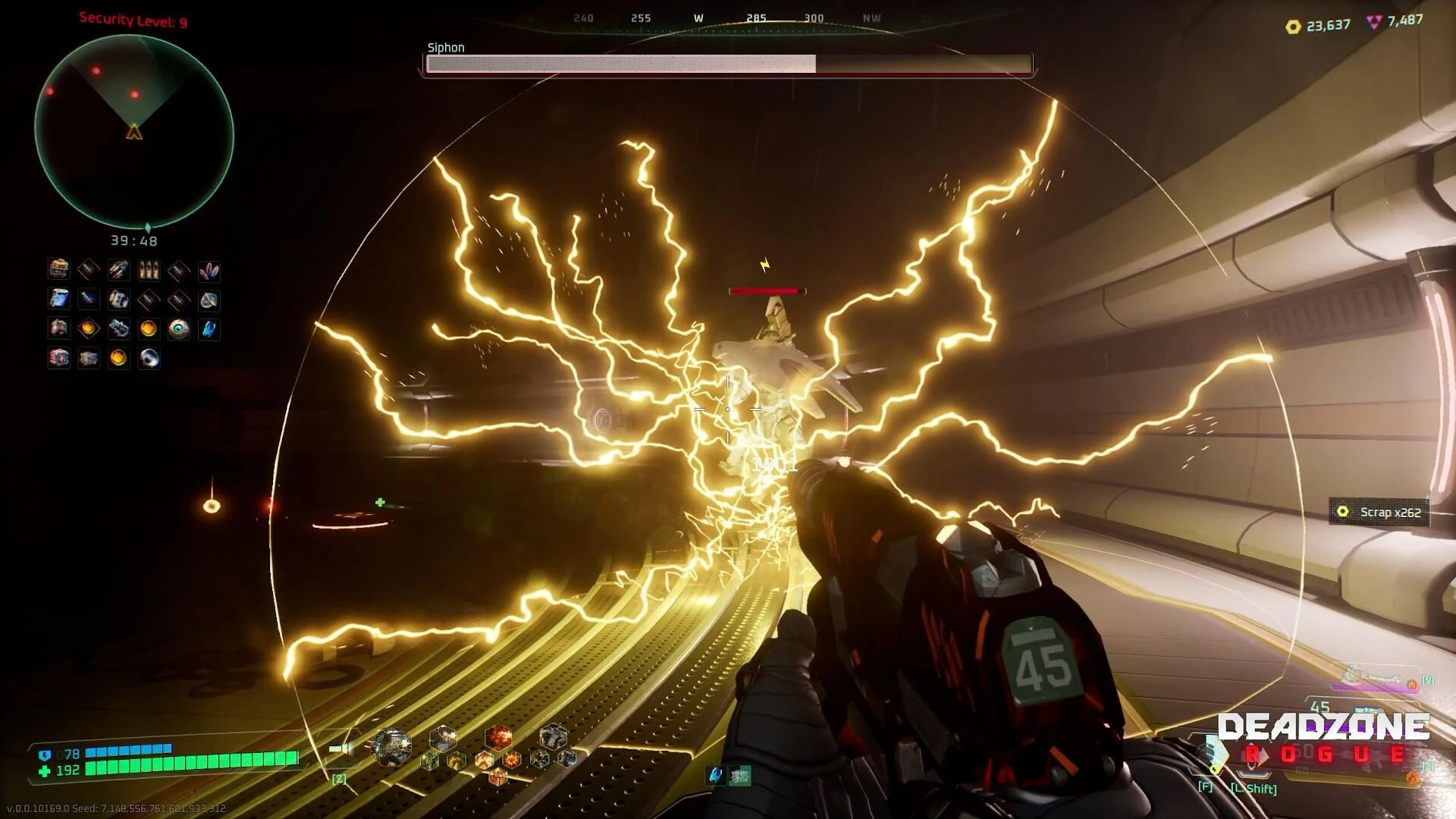Click the purple gem currency icon
1456x819 pixels.
pos(1374,22)
